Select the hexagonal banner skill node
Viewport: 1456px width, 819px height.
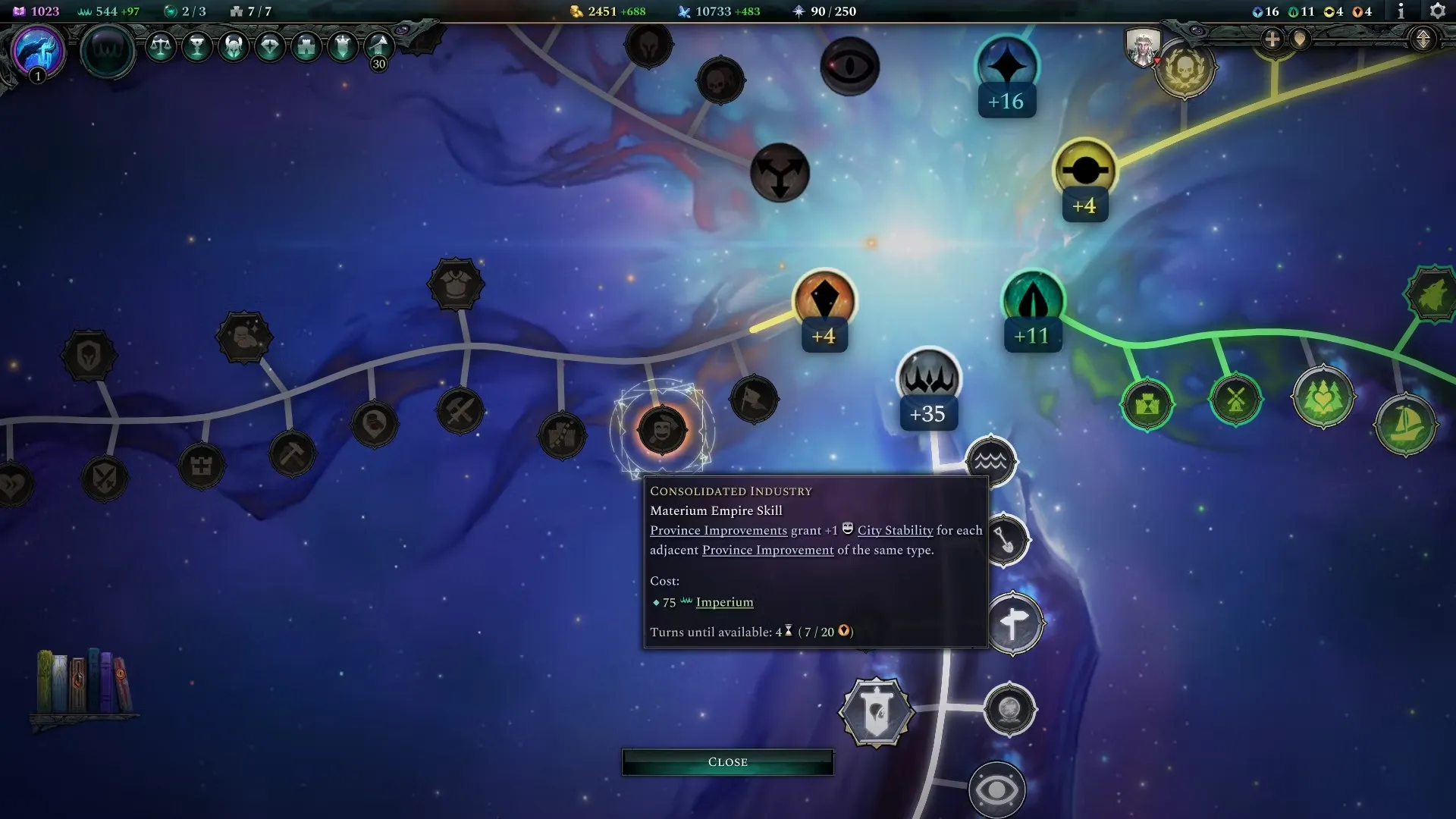(876, 713)
